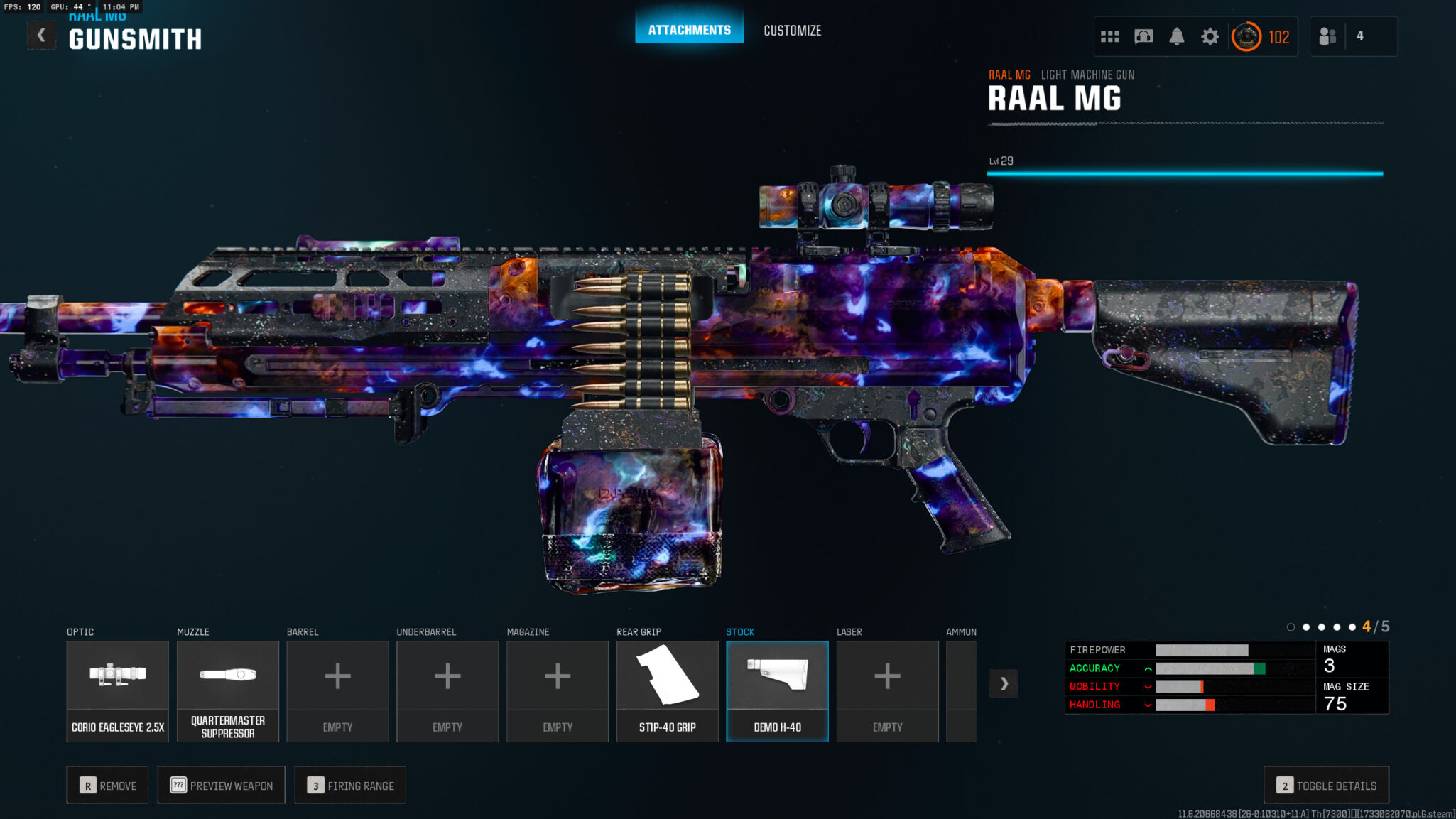Remove the selected attachment
This screenshot has width=1456, height=819.
108,785
